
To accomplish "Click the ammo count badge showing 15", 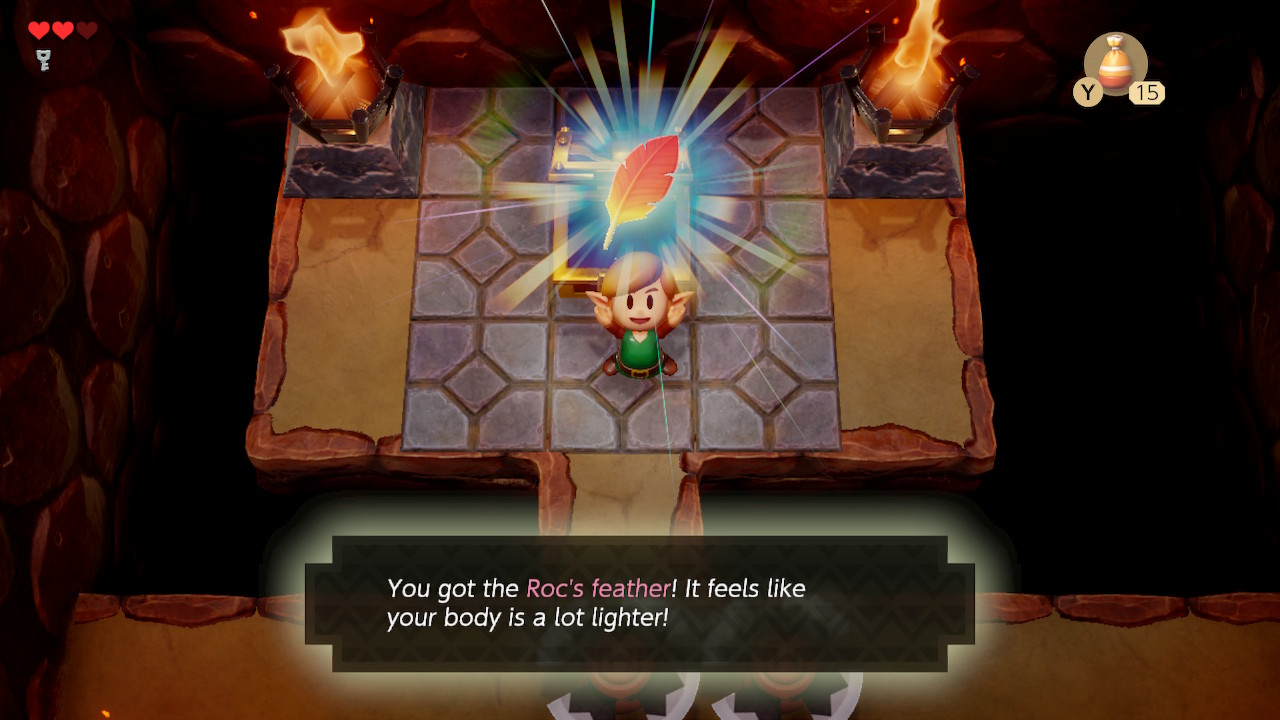I will (x=1149, y=93).
